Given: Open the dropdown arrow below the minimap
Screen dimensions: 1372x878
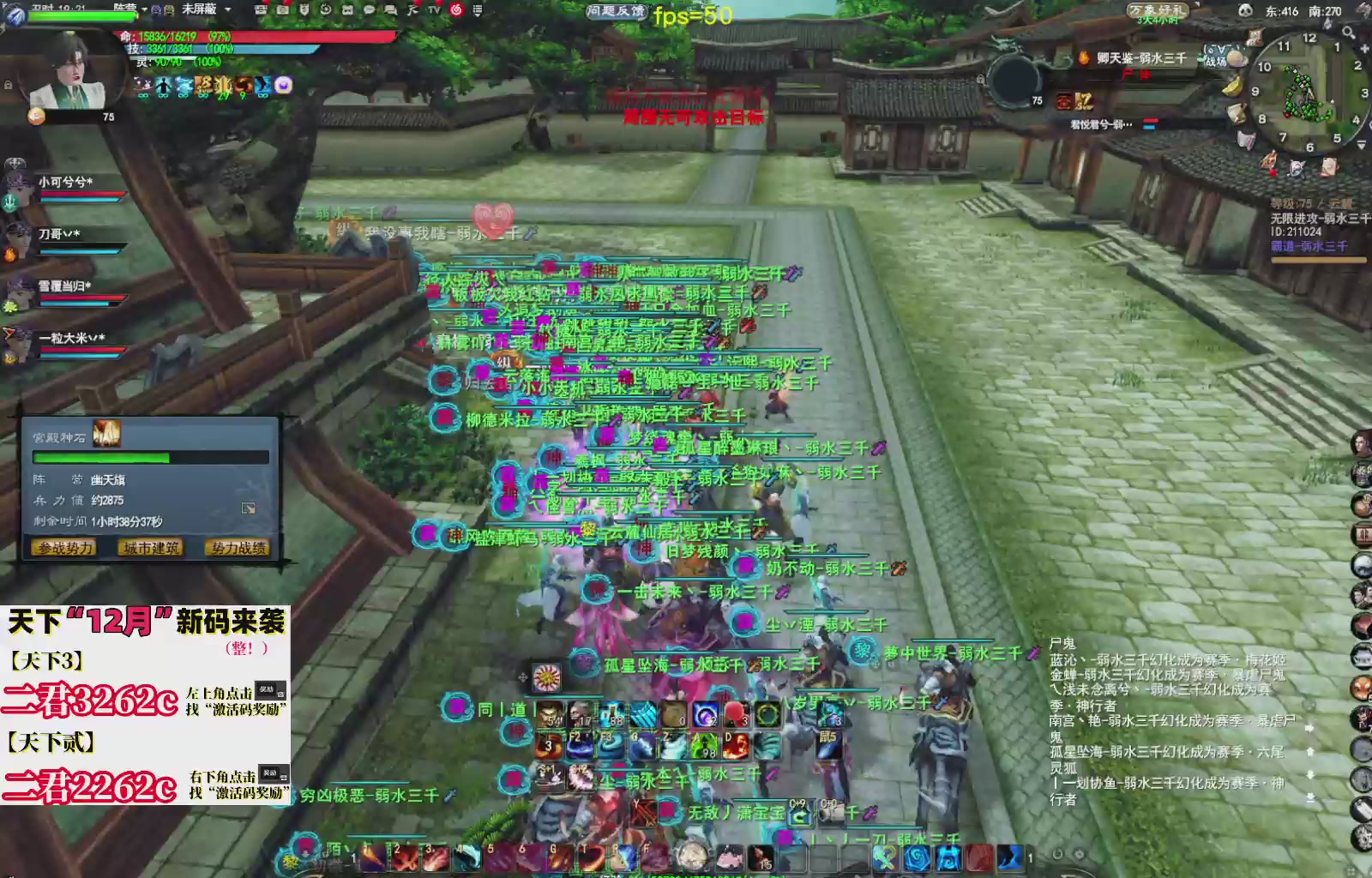Looking at the screenshot, I should [1360, 145].
